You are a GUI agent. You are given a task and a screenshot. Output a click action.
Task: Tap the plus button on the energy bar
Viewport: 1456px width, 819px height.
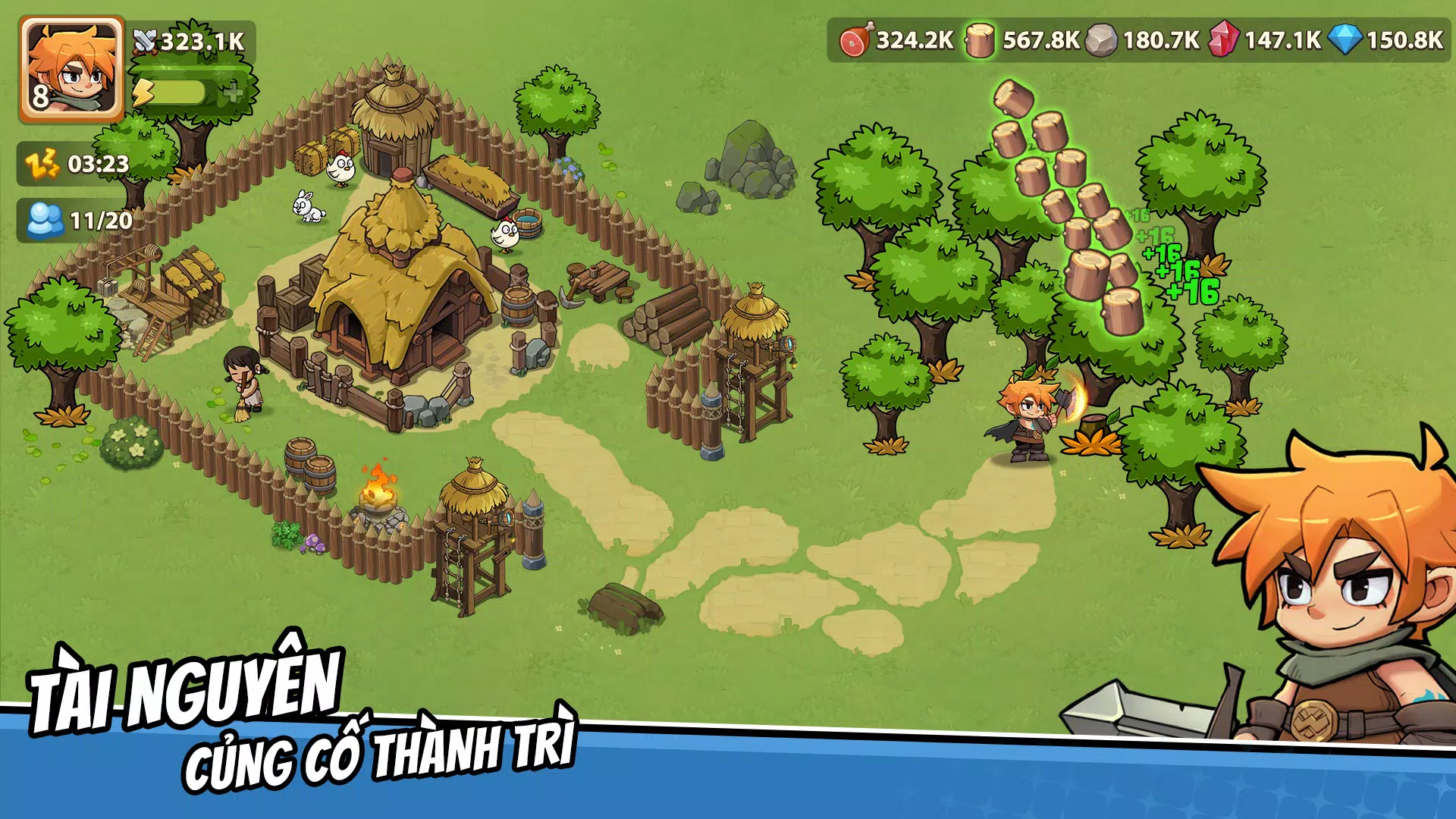(234, 93)
